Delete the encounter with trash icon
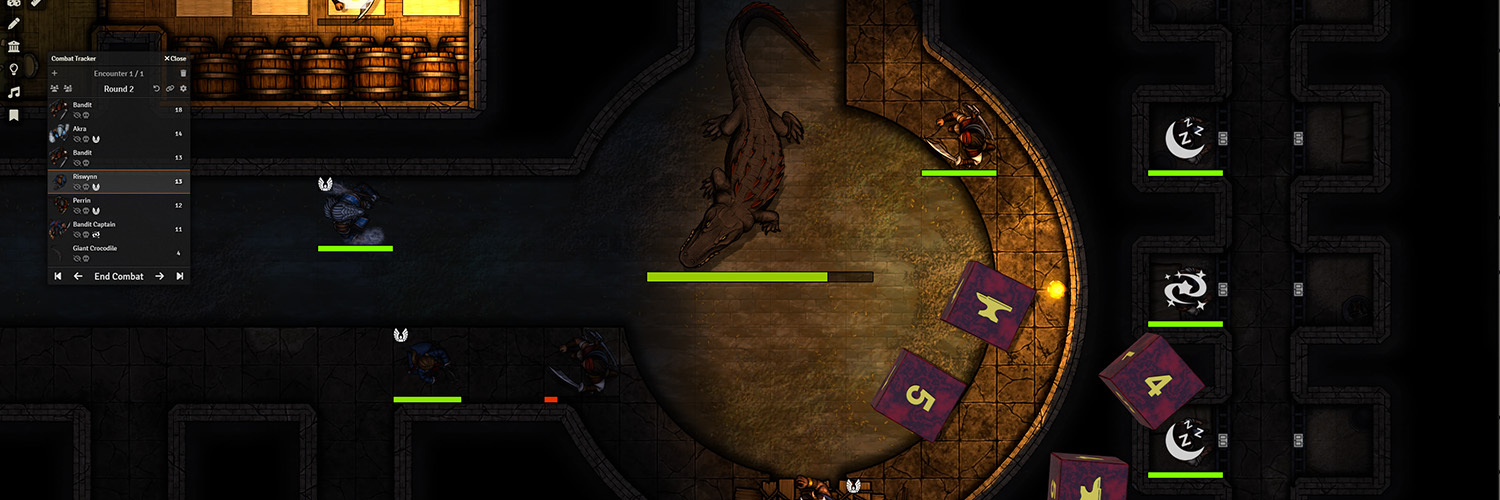The height and width of the screenshot is (500, 1500). pos(183,73)
